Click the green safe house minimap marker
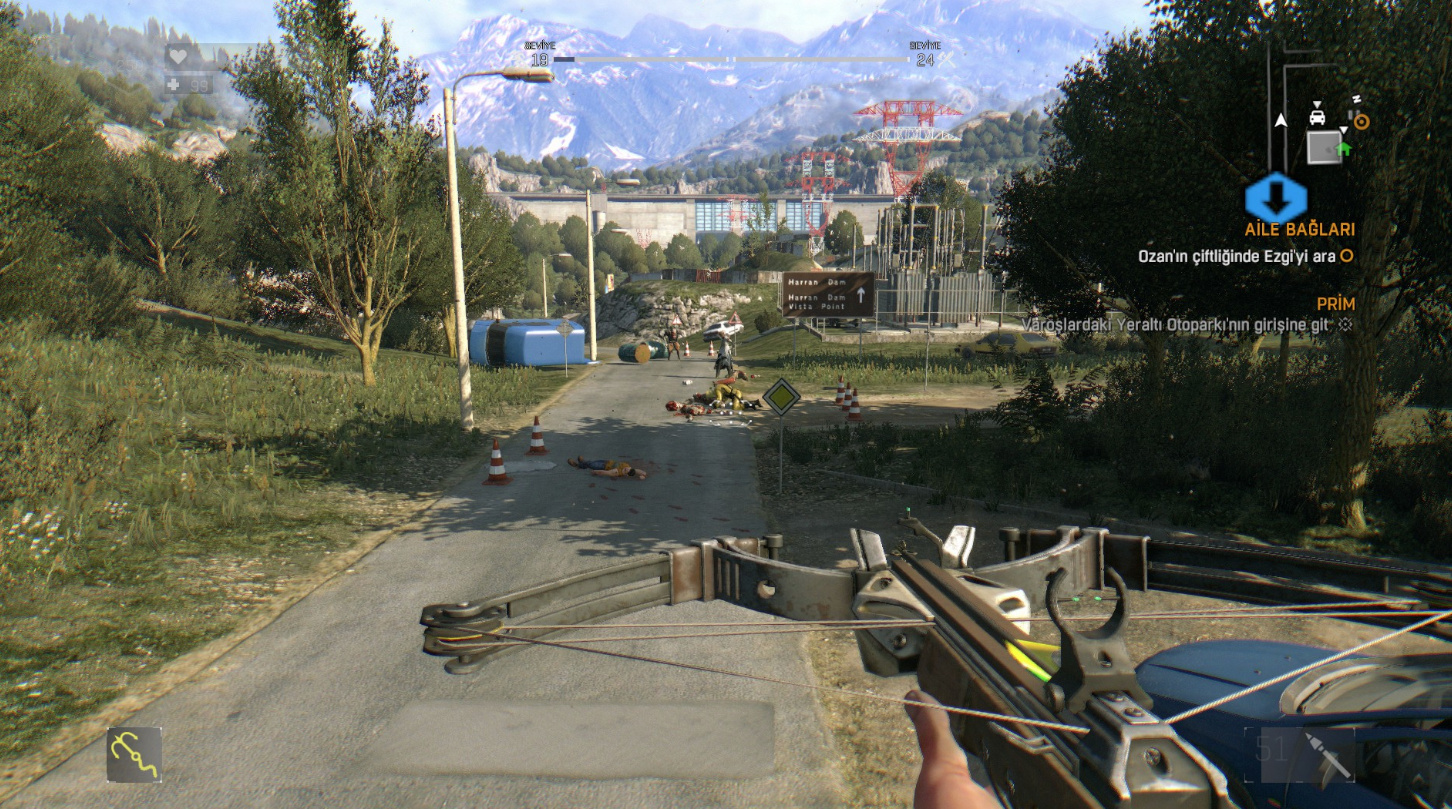The image size is (1452, 809). pos(1343,149)
